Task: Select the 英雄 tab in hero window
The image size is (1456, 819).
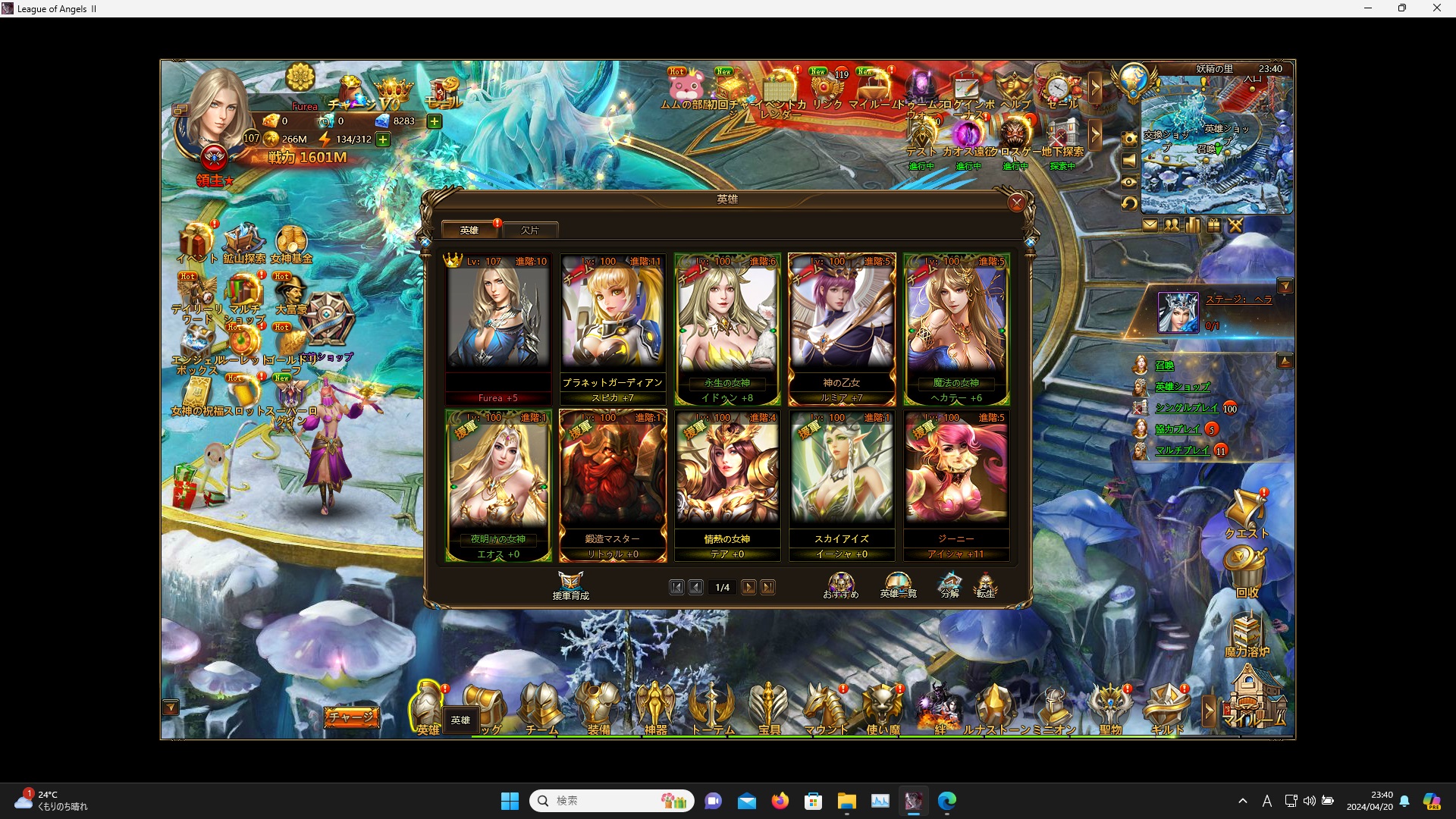Action: coord(469,230)
